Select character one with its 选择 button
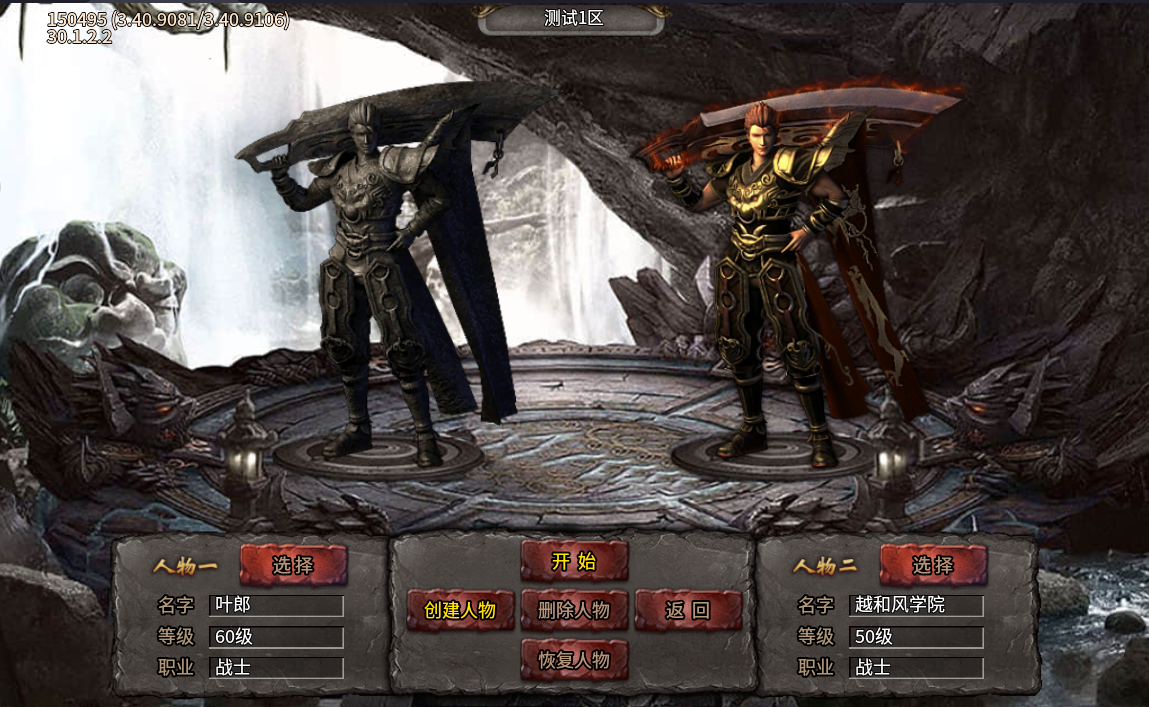1149x707 pixels. click(293, 565)
